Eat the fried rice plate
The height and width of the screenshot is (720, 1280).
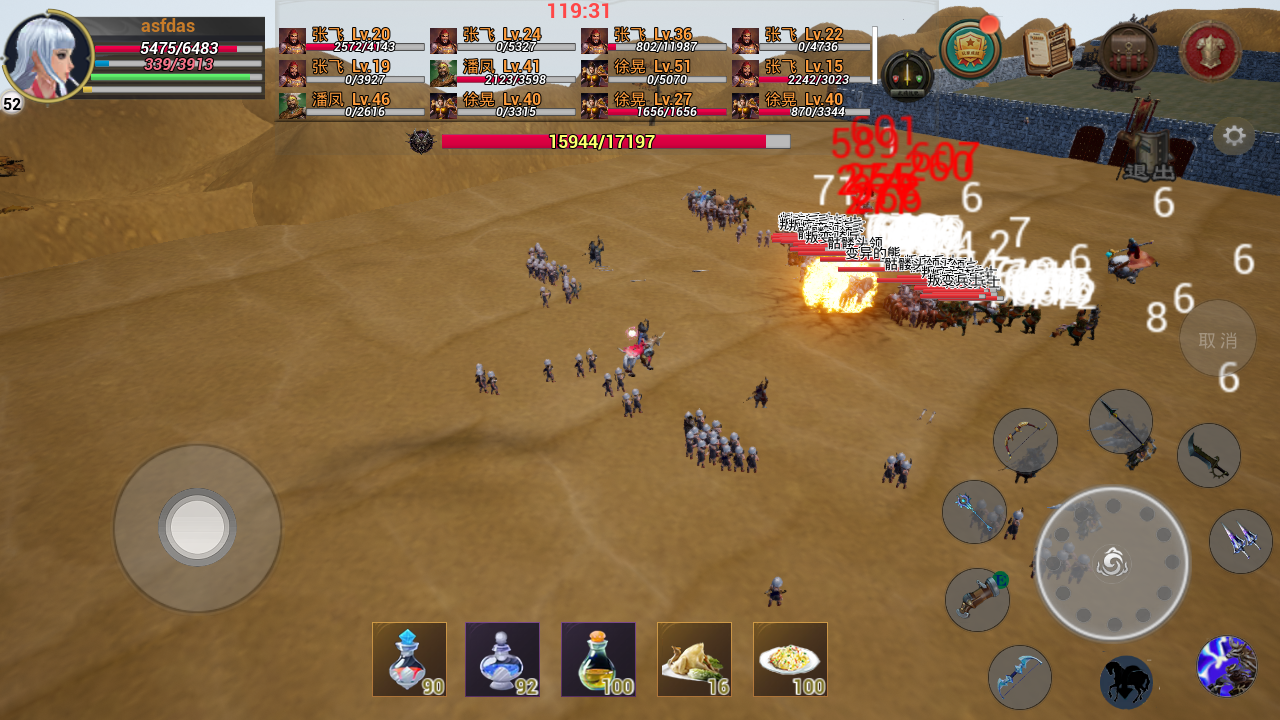[x=790, y=659]
